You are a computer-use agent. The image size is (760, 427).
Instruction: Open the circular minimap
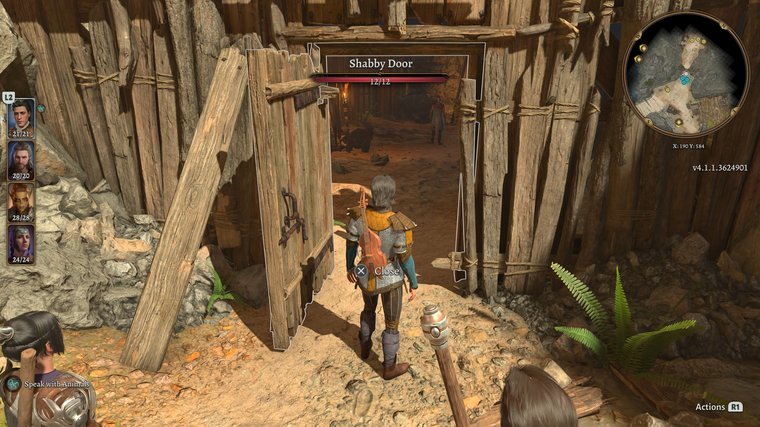click(685, 73)
